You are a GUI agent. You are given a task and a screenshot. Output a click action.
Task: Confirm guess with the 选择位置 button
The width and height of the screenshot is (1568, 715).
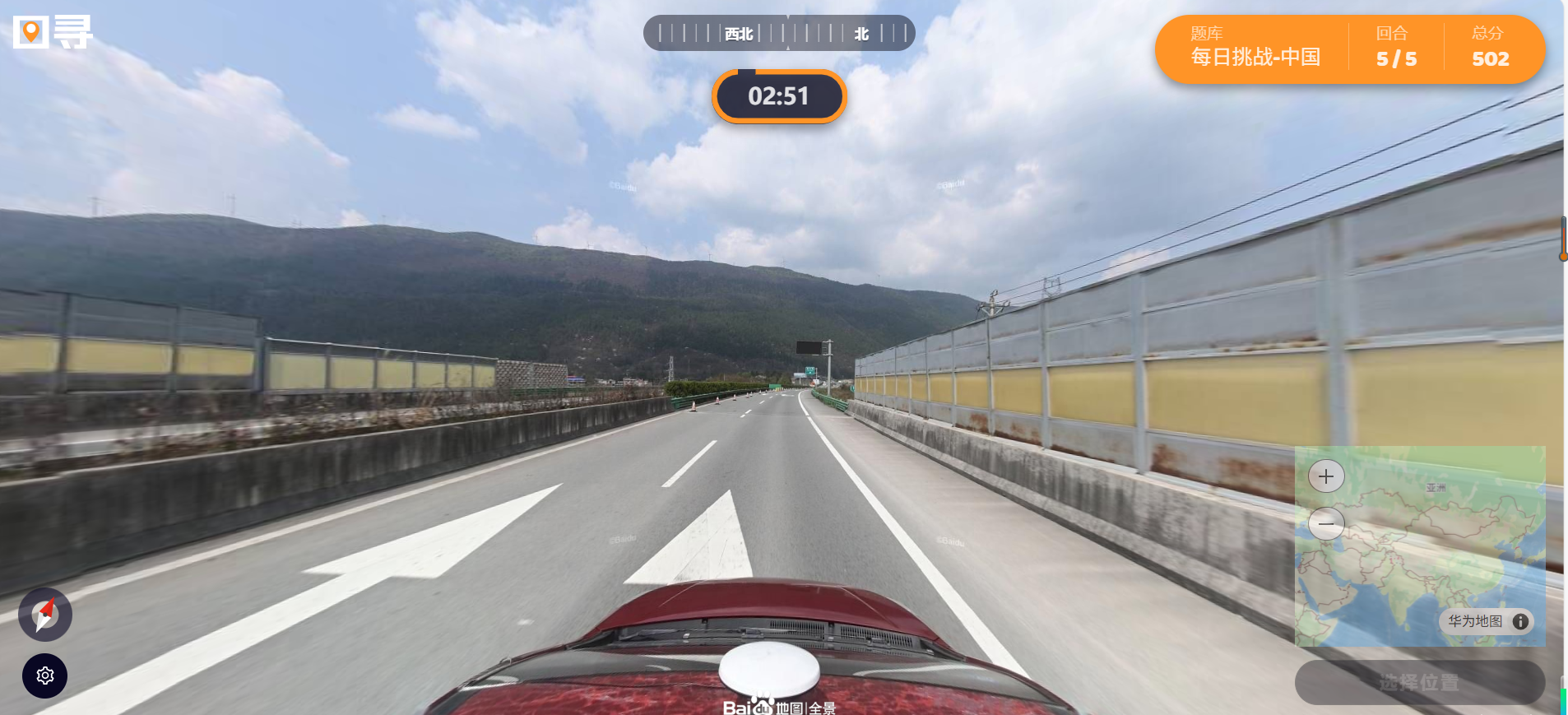click(x=1419, y=682)
